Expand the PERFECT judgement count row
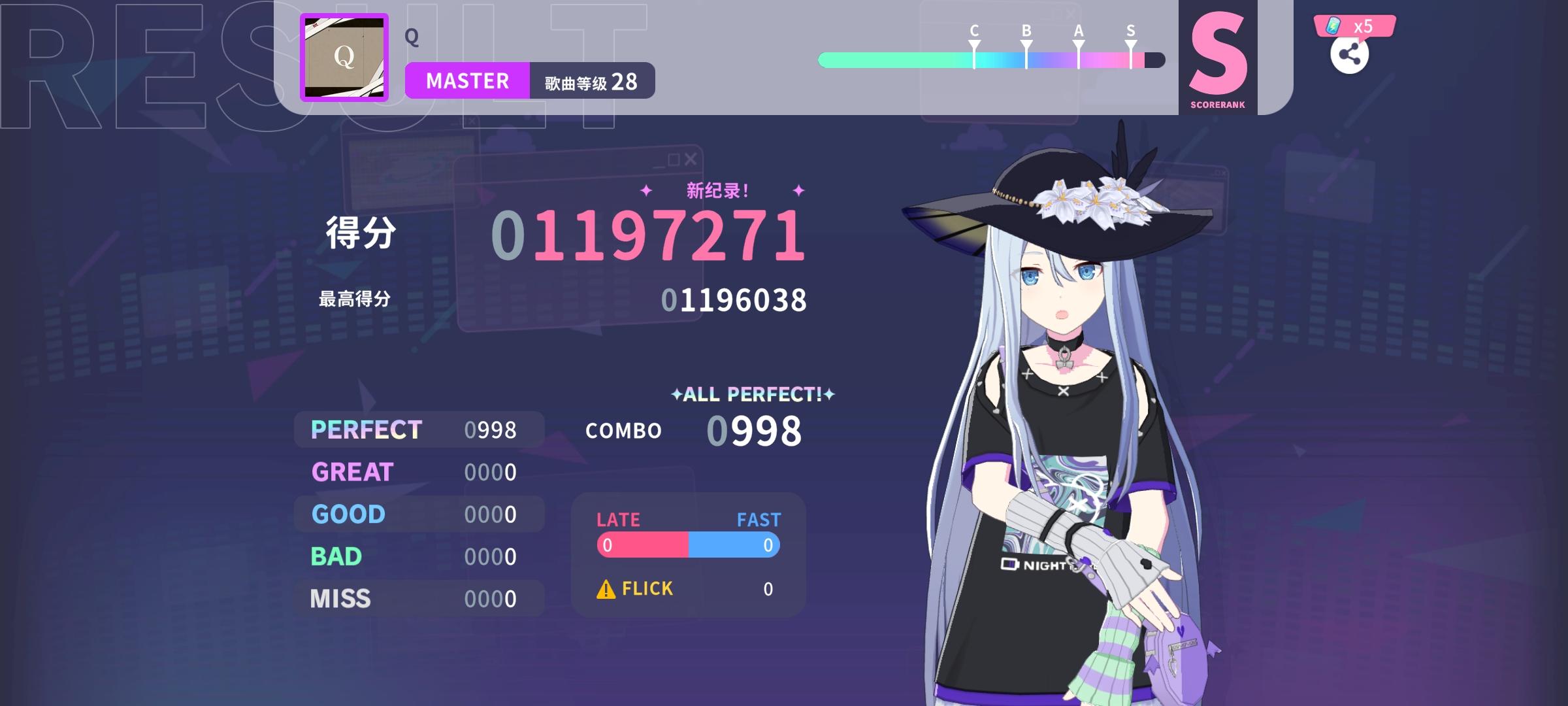Image resolution: width=1568 pixels, height=706 pixels. tap(418, 429)
